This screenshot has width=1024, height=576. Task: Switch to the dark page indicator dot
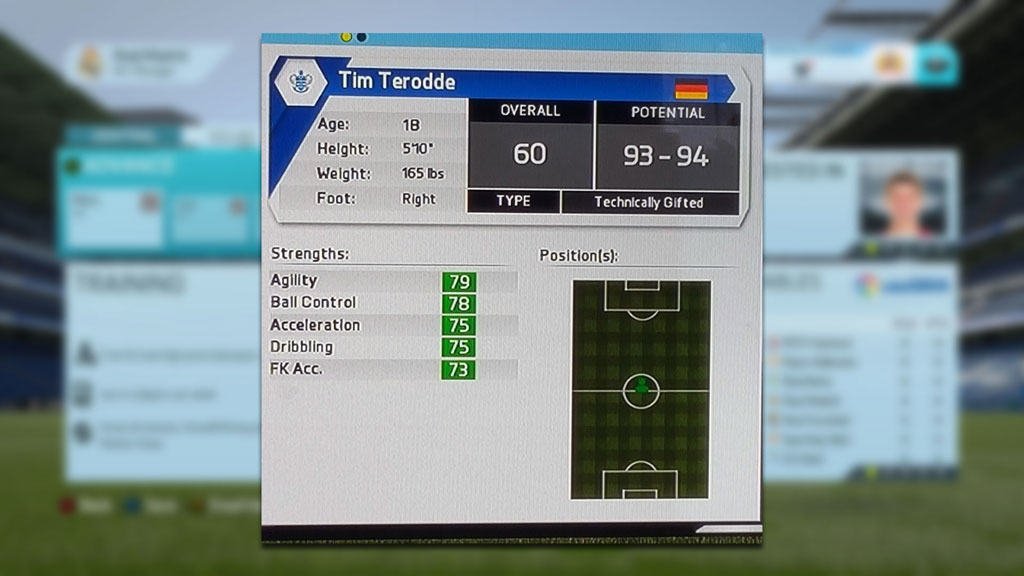pyautogui.click(x=361, y=37)
